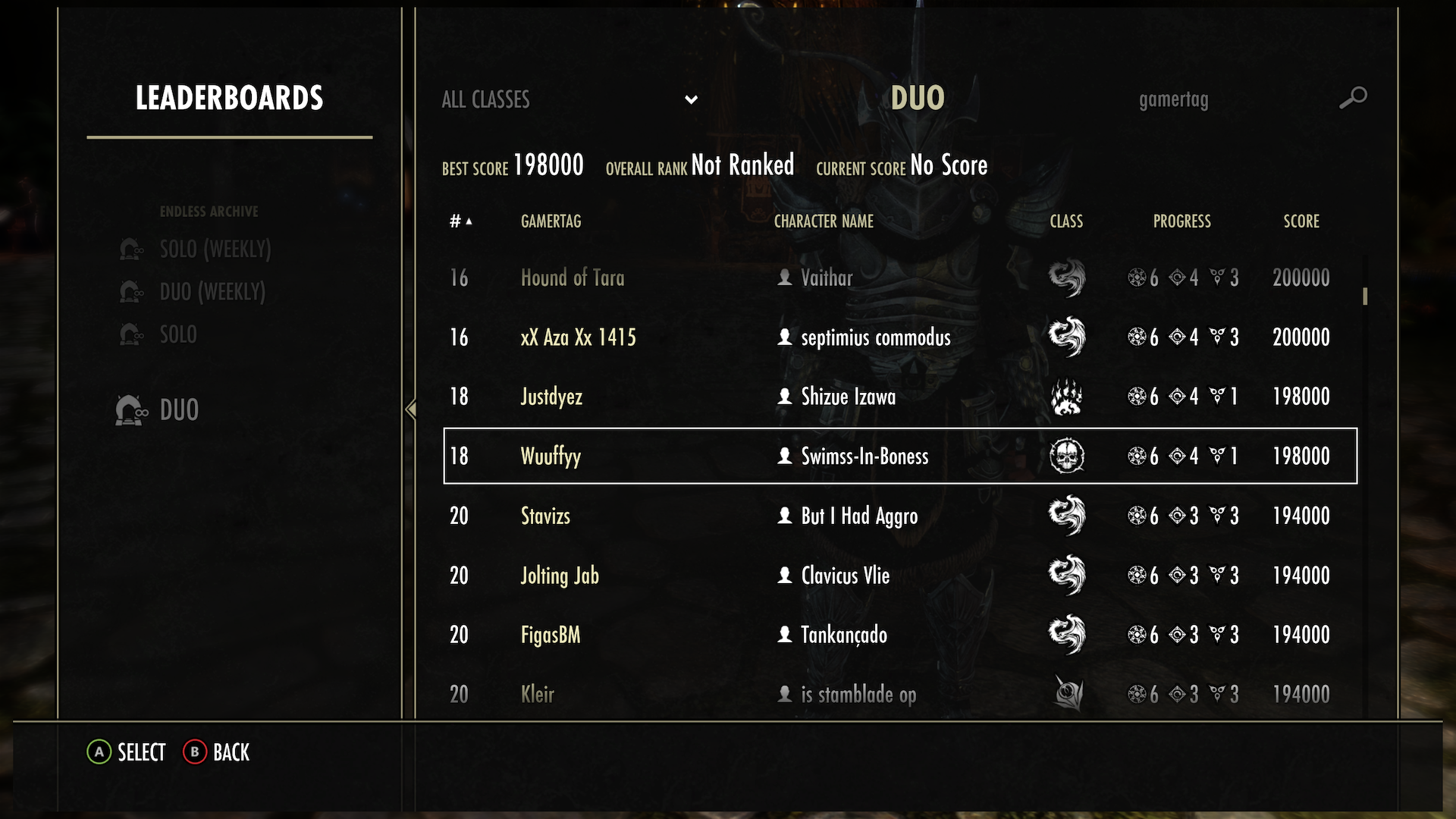Image resolution: width=1456 pixels, height=819 pixels.
Task: Click the gamertag search input field
Action: pyautogui.click(x=1174, y=99)
